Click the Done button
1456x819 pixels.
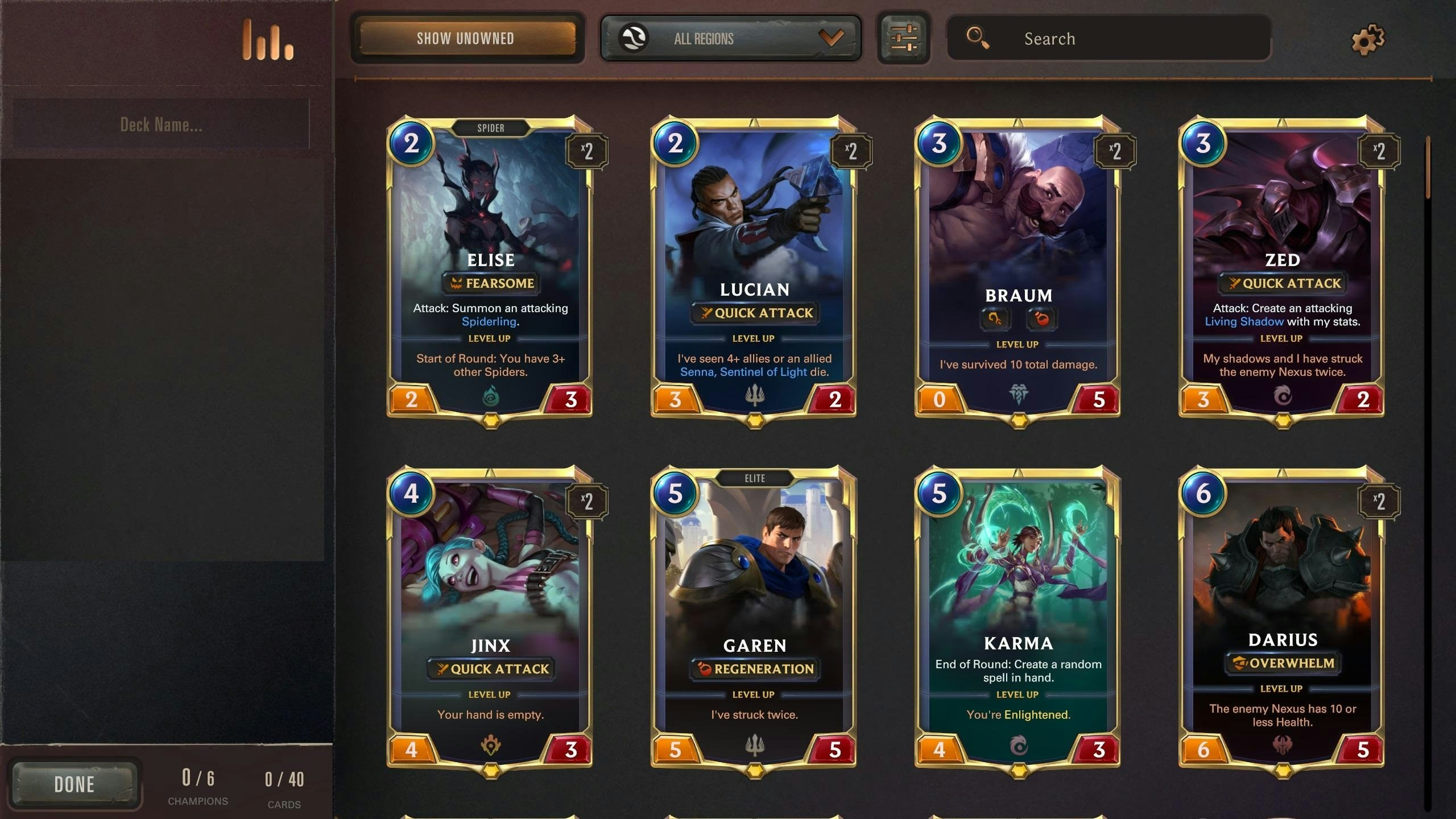click(x=76, y=784)
